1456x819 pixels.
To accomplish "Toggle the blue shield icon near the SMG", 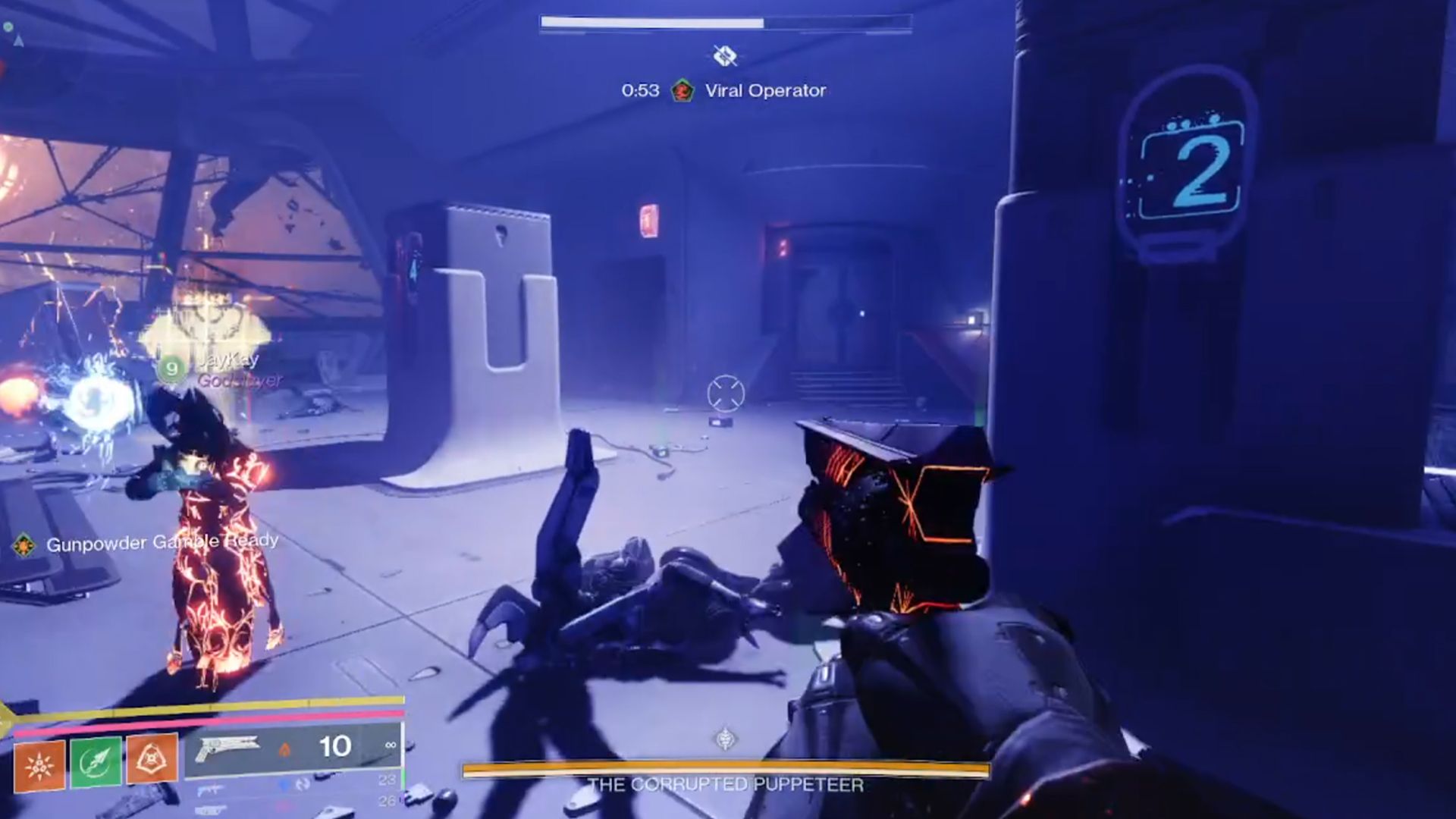I will [x=283, y=786].
